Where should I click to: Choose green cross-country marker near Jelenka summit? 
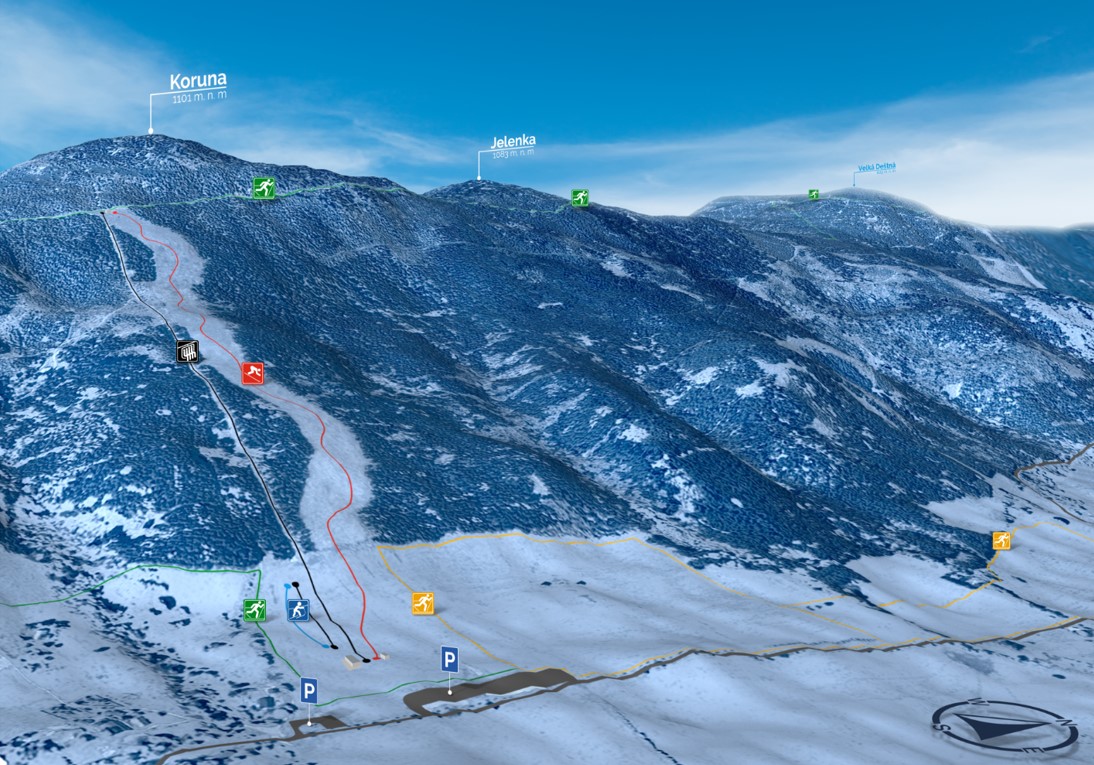(580, 198)
